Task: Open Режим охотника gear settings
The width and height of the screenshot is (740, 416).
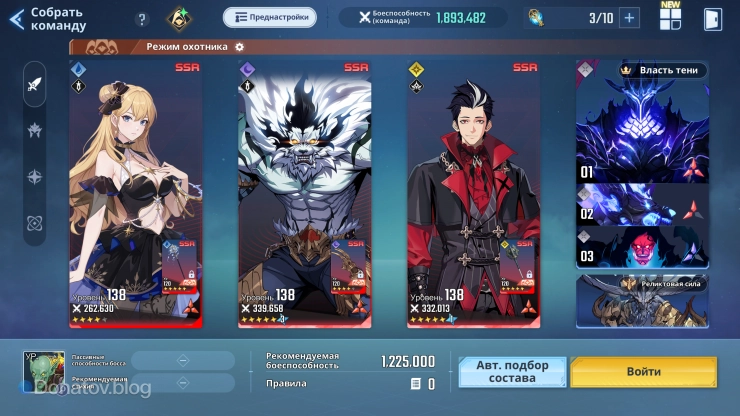Action: [239, 47]
